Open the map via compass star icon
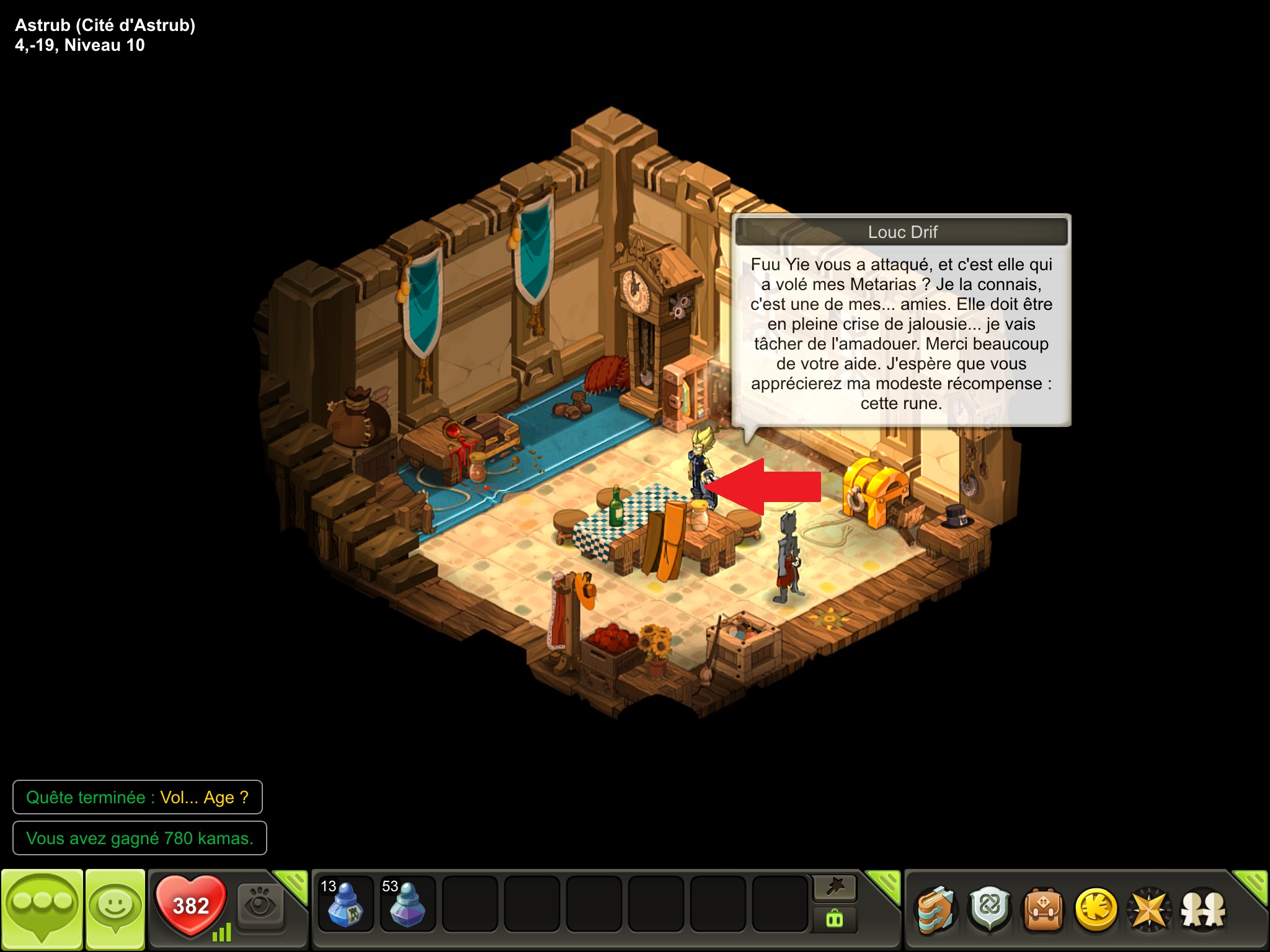The width and height of the screenshot is (1270, 952). click(x=1149, y=910)
